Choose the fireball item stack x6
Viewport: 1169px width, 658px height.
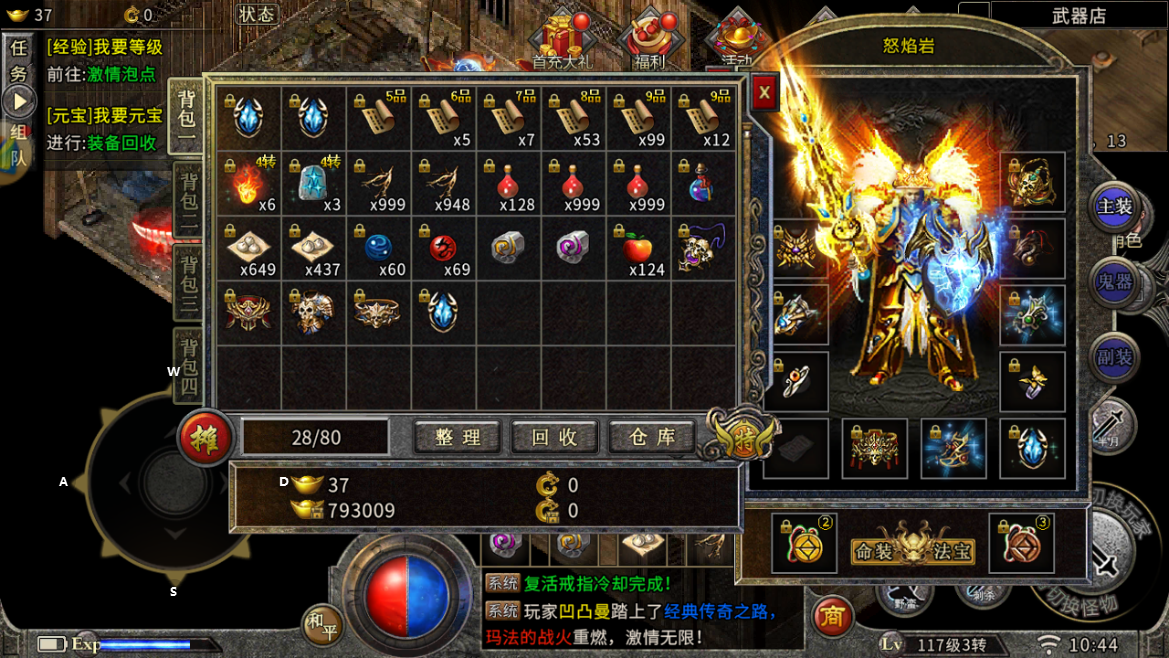[249, 184]
